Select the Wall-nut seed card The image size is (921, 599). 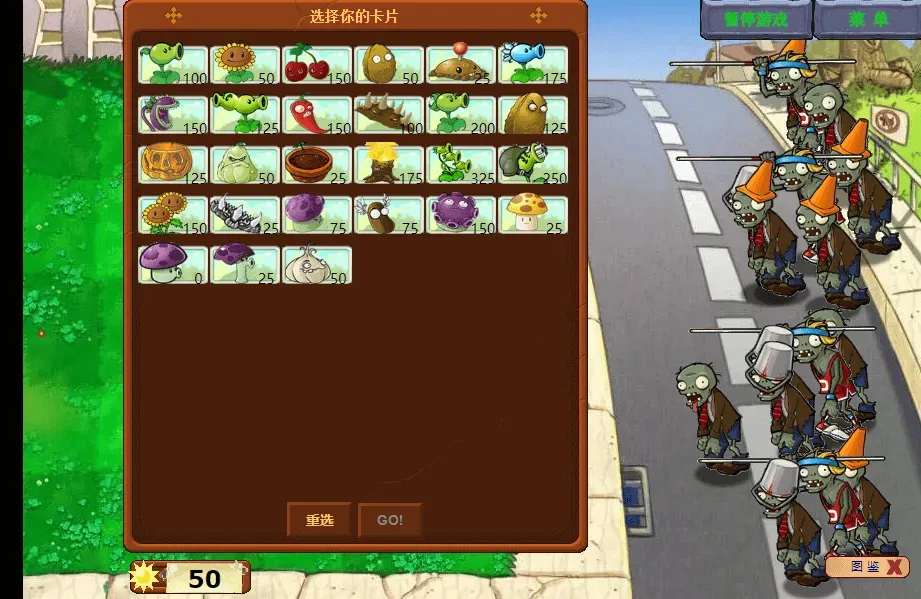pos(389,65)
